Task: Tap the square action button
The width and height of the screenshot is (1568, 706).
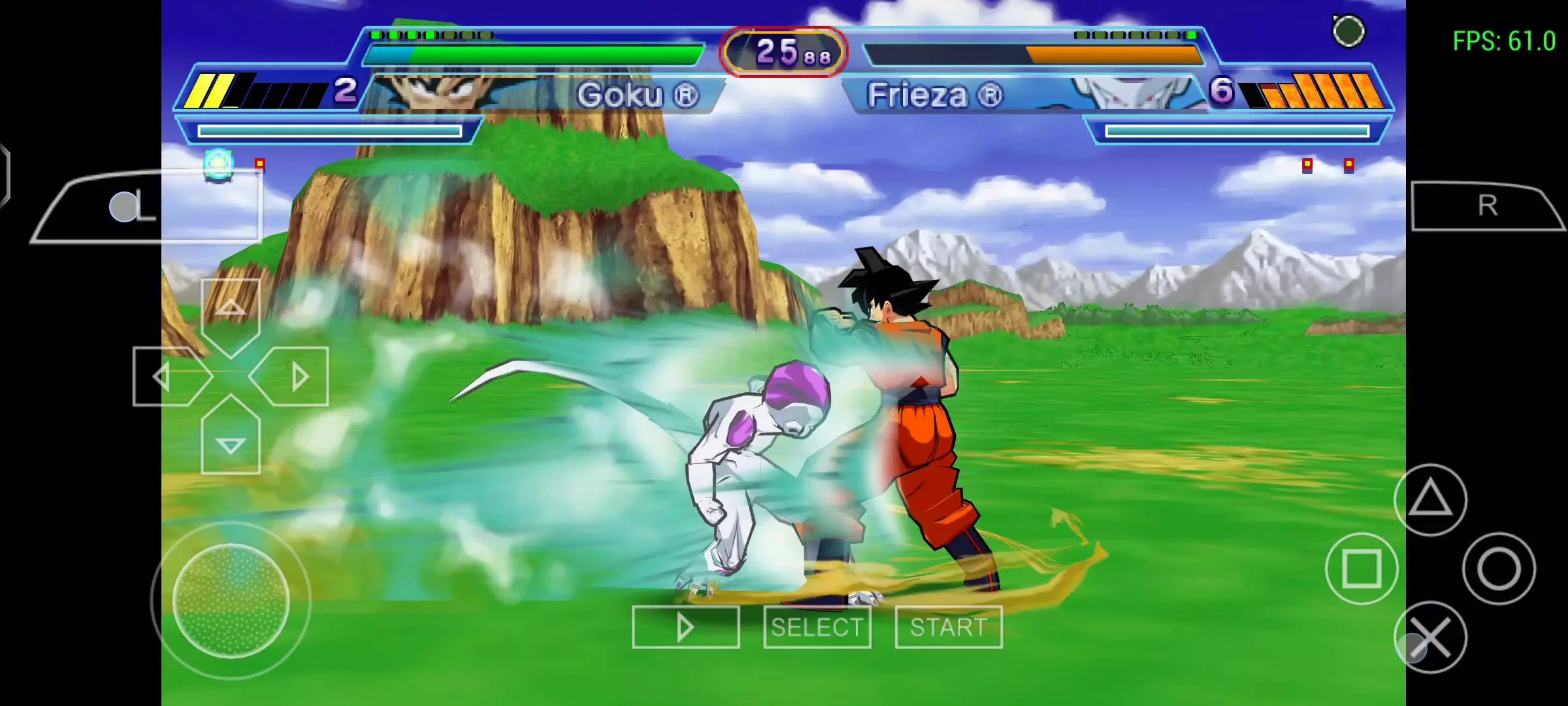Action: pyautogui.click(x=1362, y=568)
